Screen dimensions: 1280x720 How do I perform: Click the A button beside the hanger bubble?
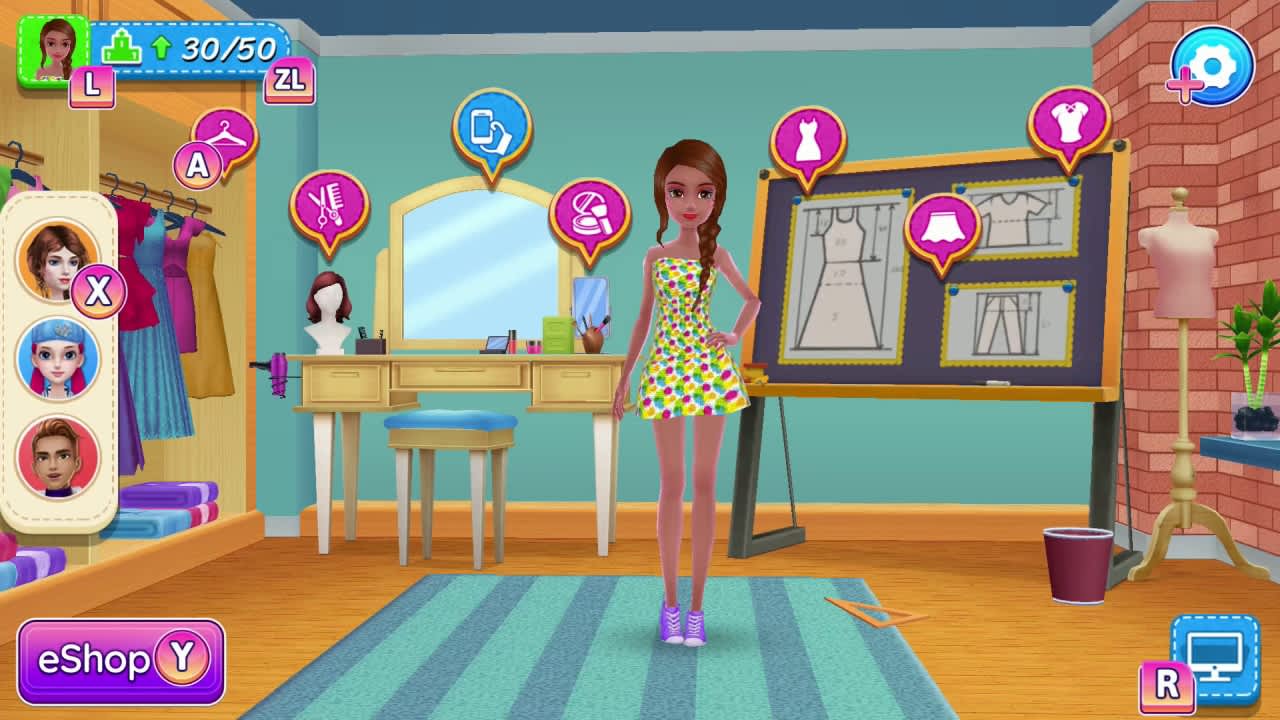pos(197,163)
